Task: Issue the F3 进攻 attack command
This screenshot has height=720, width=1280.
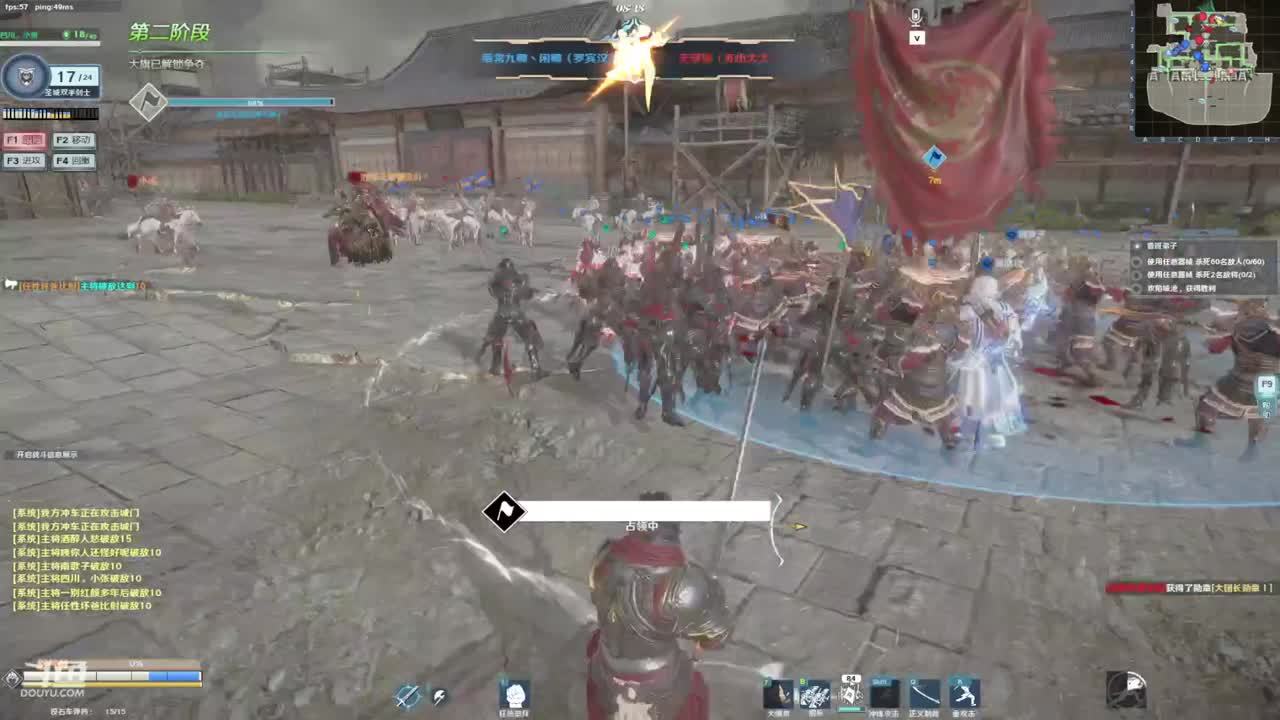Action: click(24, 161)
